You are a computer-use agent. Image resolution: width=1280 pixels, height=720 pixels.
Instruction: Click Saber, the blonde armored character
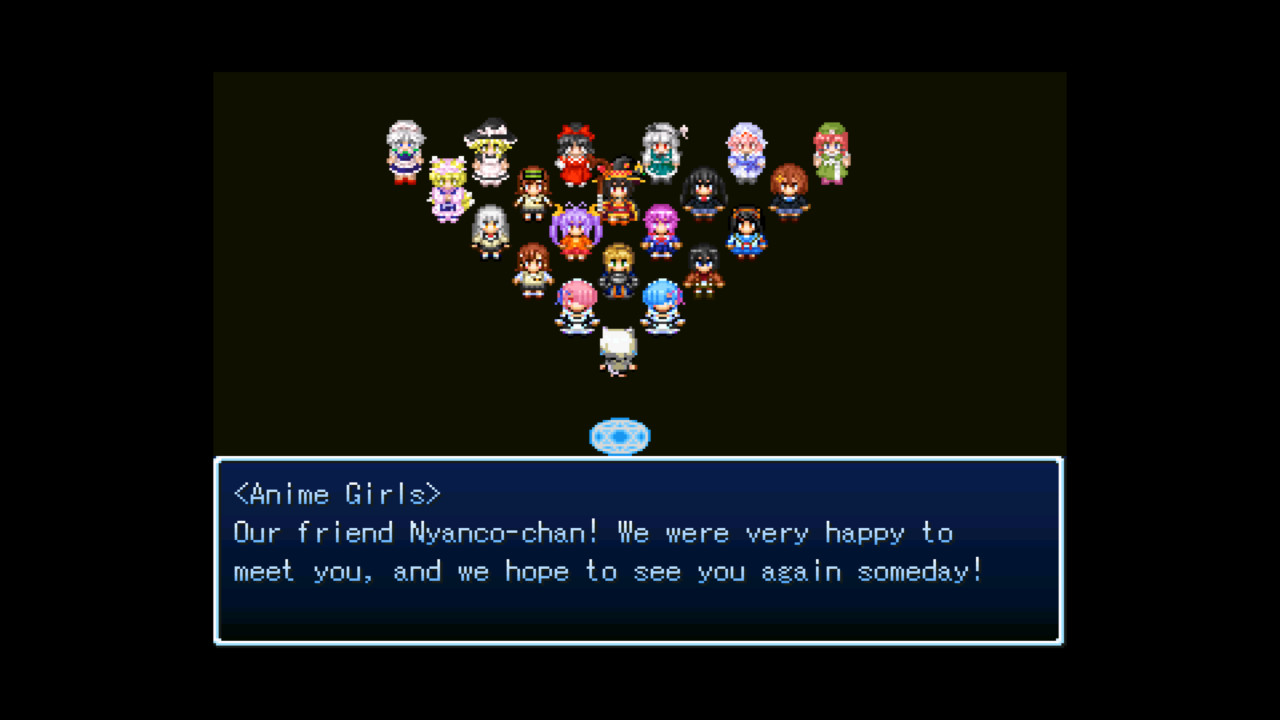pyautogui.click(x=620, y=272)
